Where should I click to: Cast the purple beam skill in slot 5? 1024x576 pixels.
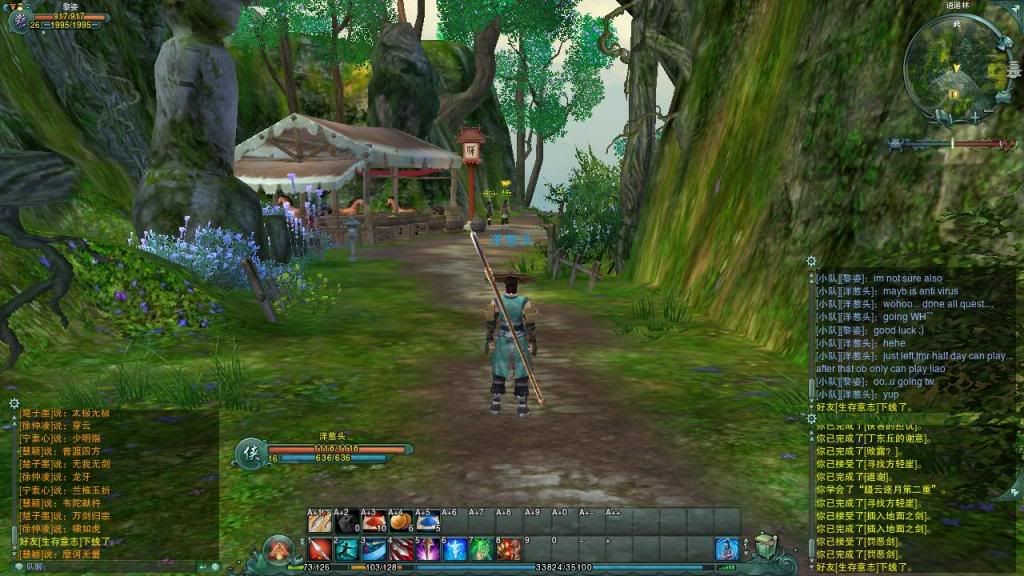(x=427, y=548)
